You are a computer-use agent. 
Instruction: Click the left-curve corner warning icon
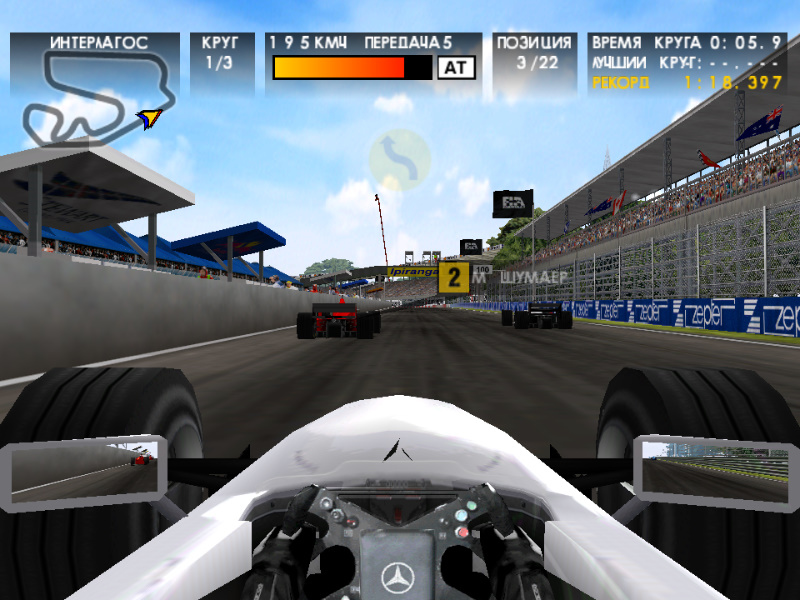[400, 158]
